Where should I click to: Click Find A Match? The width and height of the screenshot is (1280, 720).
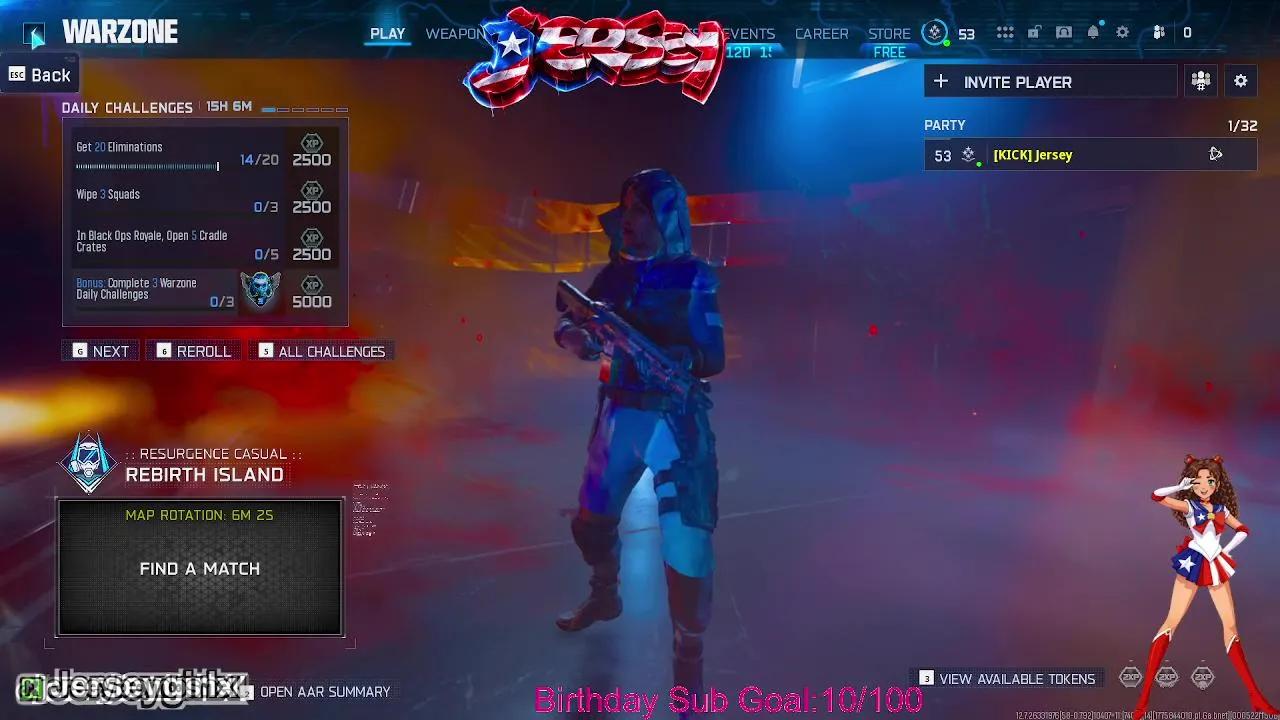pos(199,568)
